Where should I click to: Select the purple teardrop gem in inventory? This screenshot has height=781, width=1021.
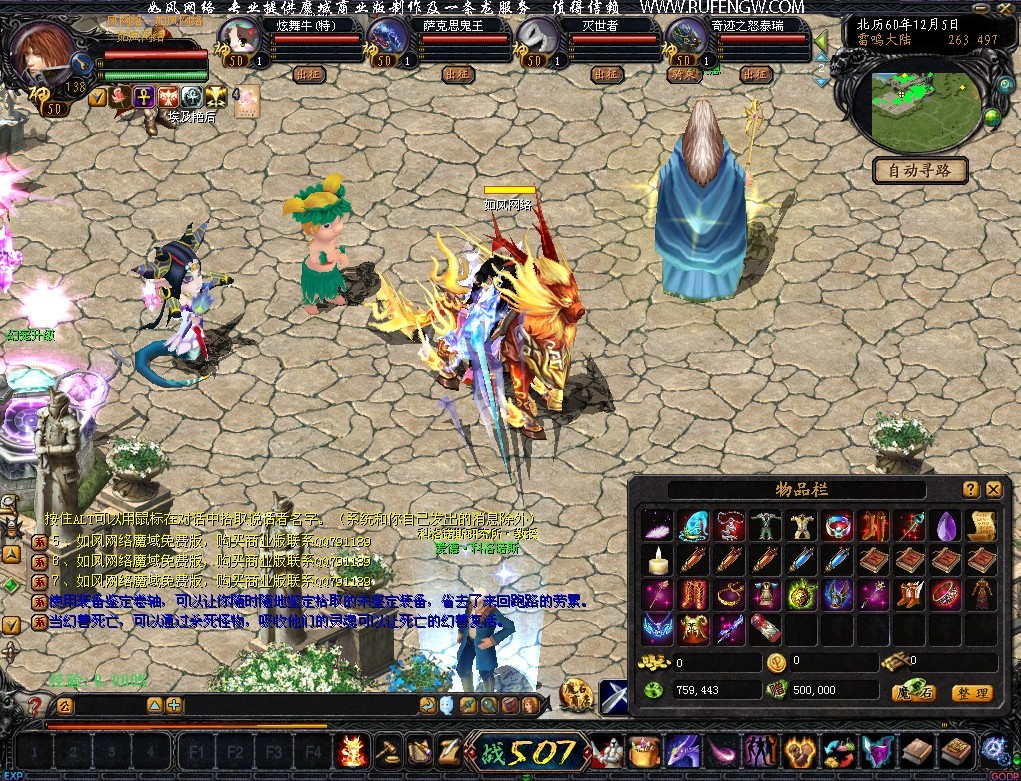pos(946,526)
